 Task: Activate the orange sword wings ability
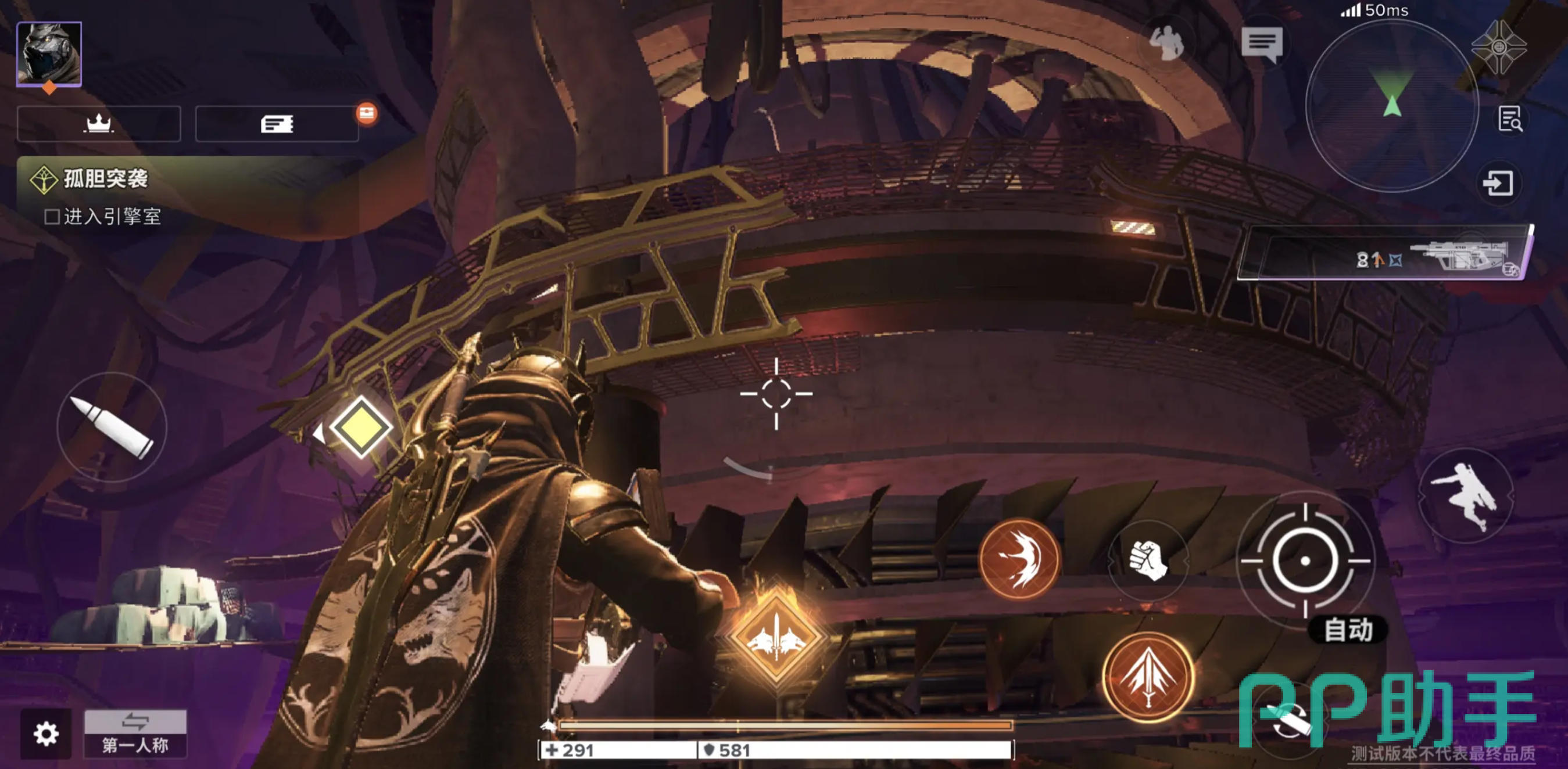click(x=1148, y=677)
